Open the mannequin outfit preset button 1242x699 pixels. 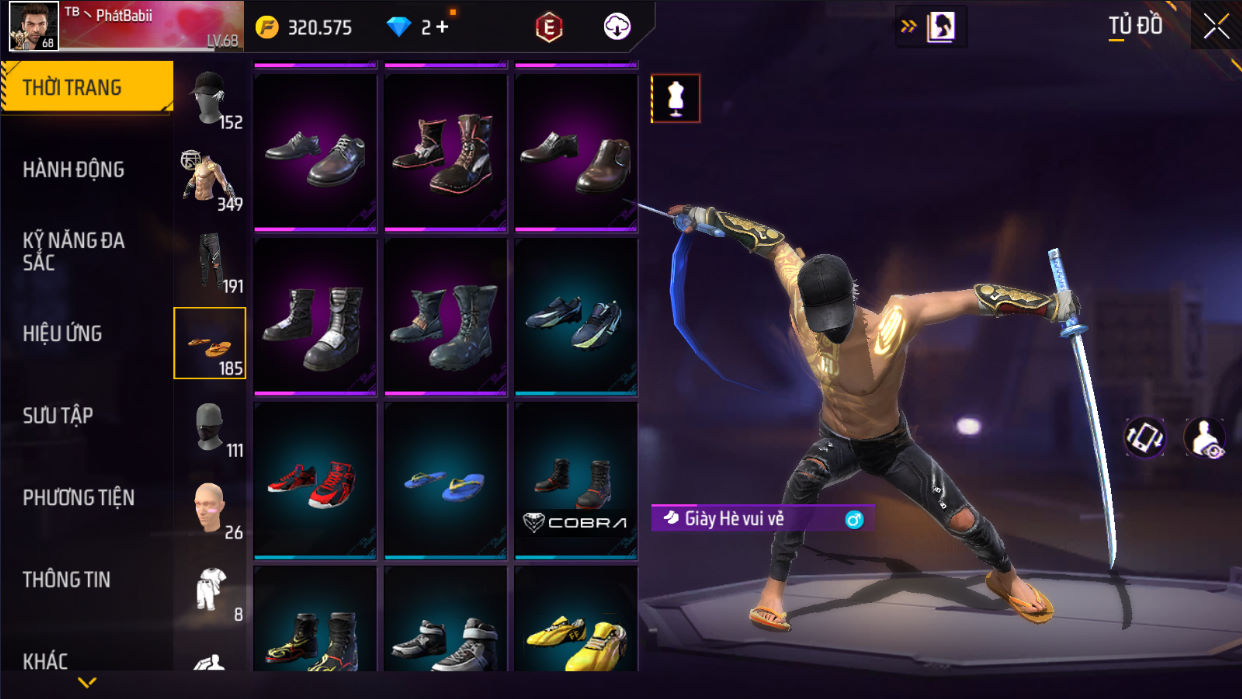click(x=675, y=98)
